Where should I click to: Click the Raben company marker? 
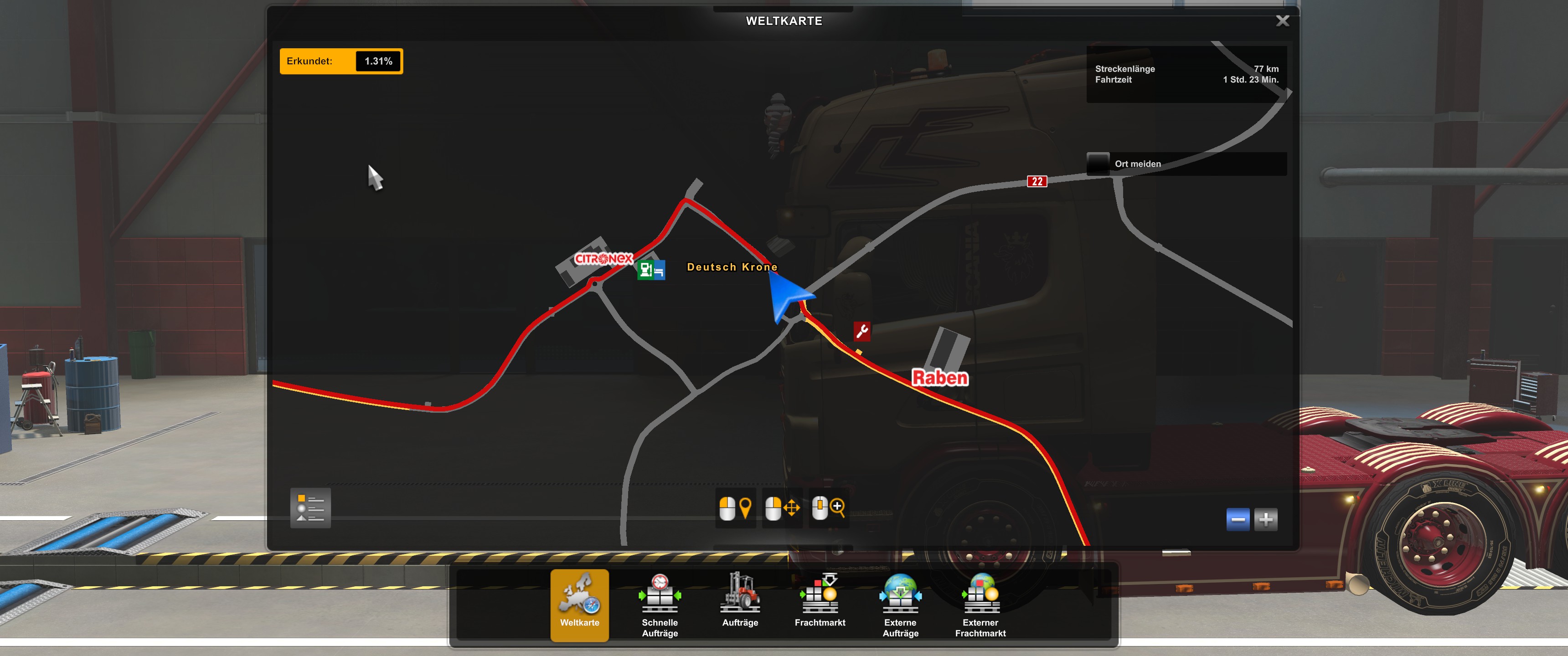(x=939, y=378)
